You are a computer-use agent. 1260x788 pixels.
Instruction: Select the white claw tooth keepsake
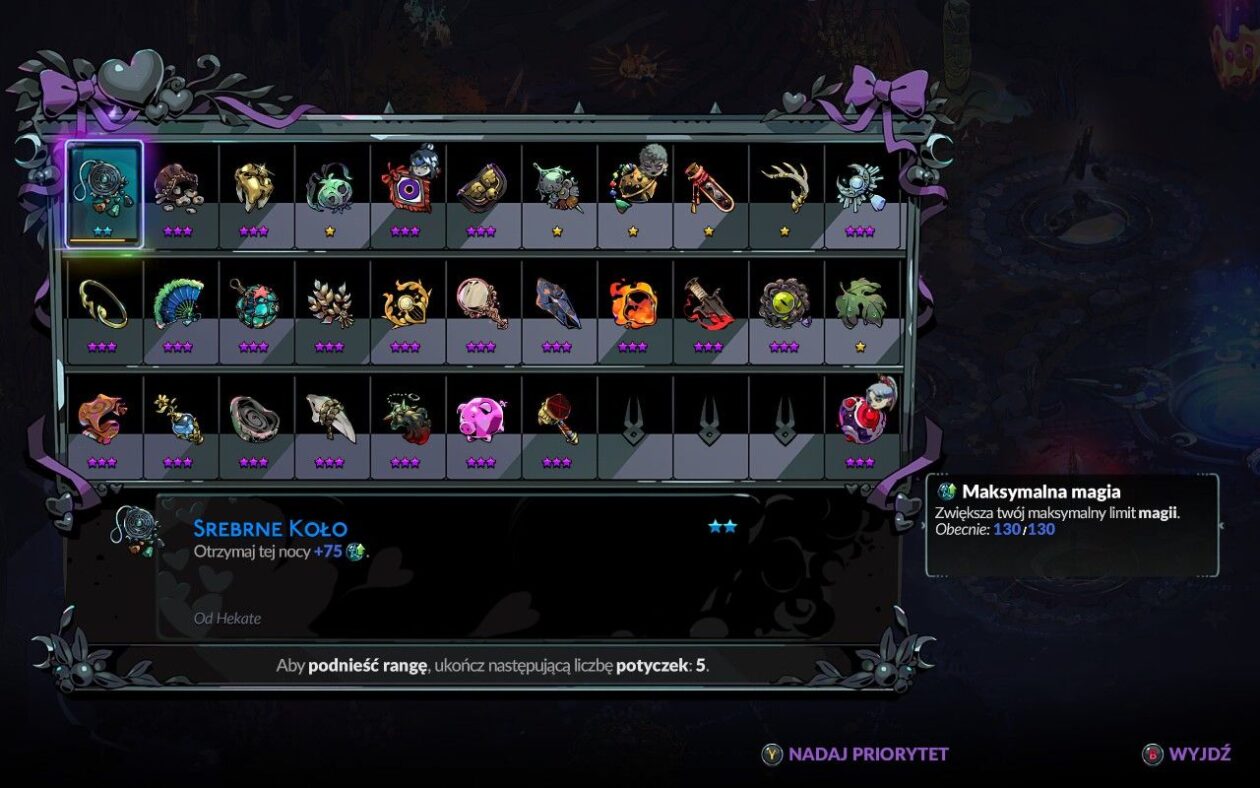(330, 418)
